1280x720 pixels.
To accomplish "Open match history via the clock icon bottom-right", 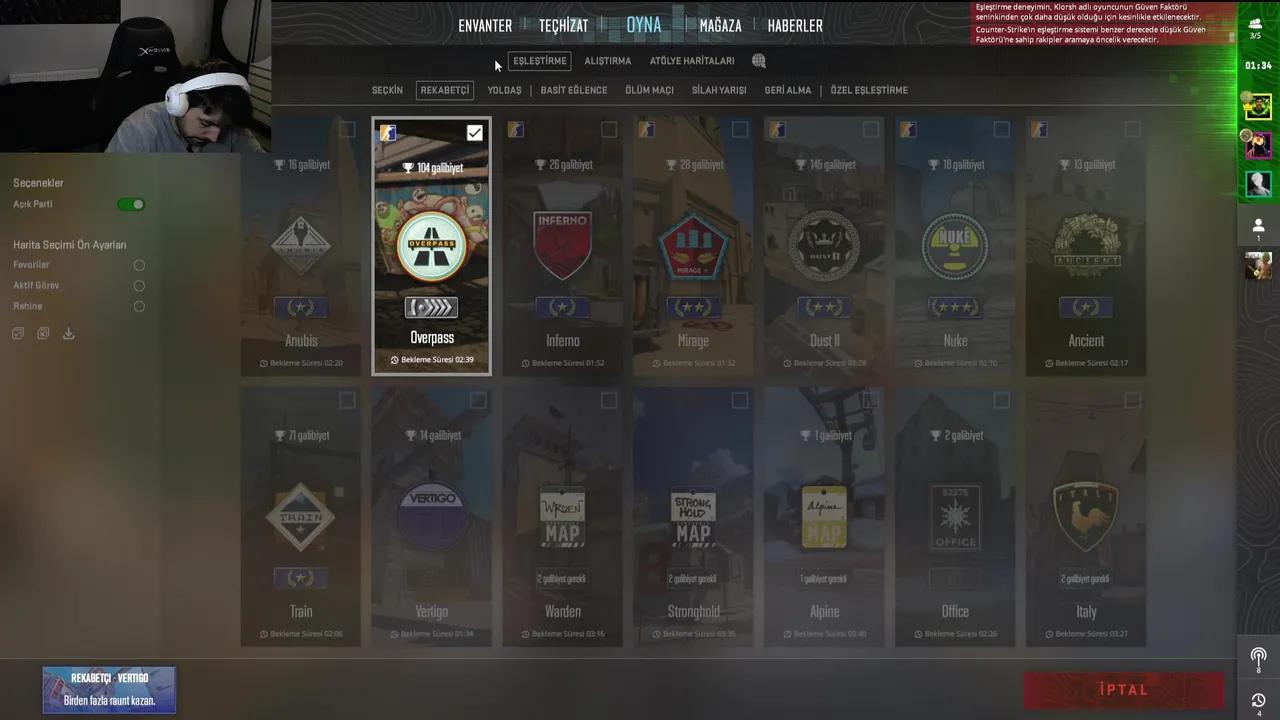I will pos(1257,700).
